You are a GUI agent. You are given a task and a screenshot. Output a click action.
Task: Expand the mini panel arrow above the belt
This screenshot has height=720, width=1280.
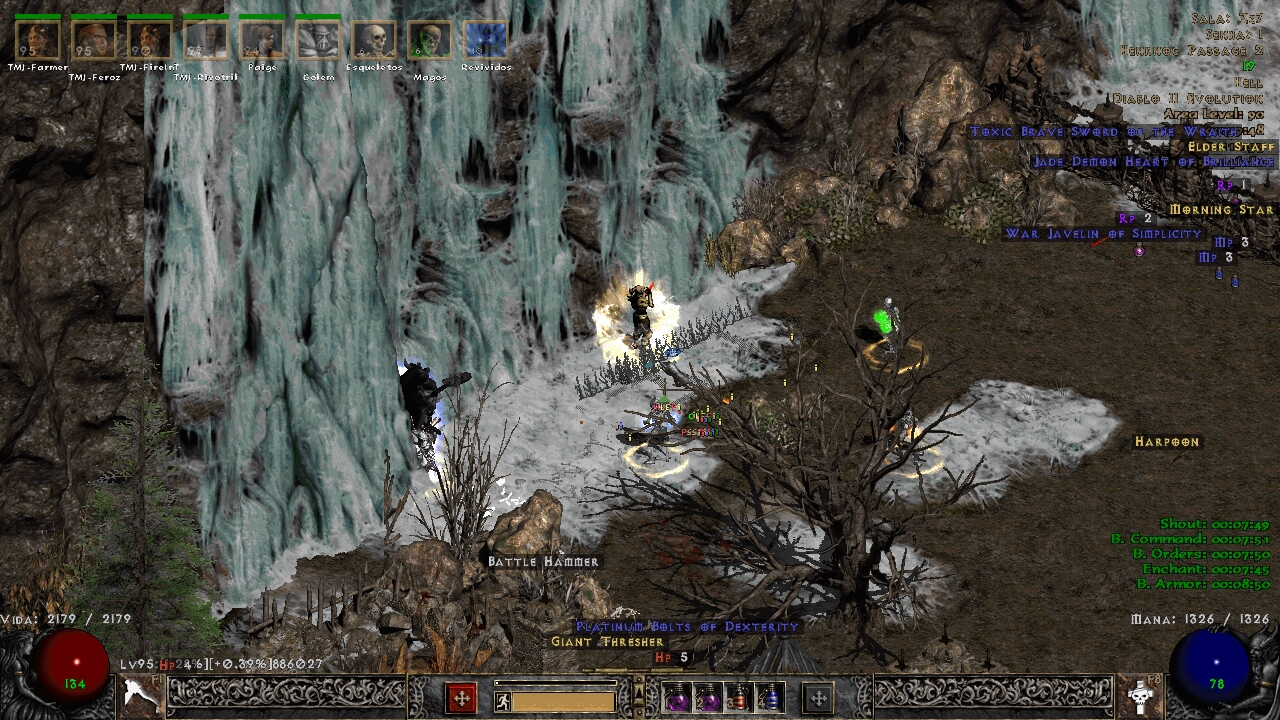[639, 688]
